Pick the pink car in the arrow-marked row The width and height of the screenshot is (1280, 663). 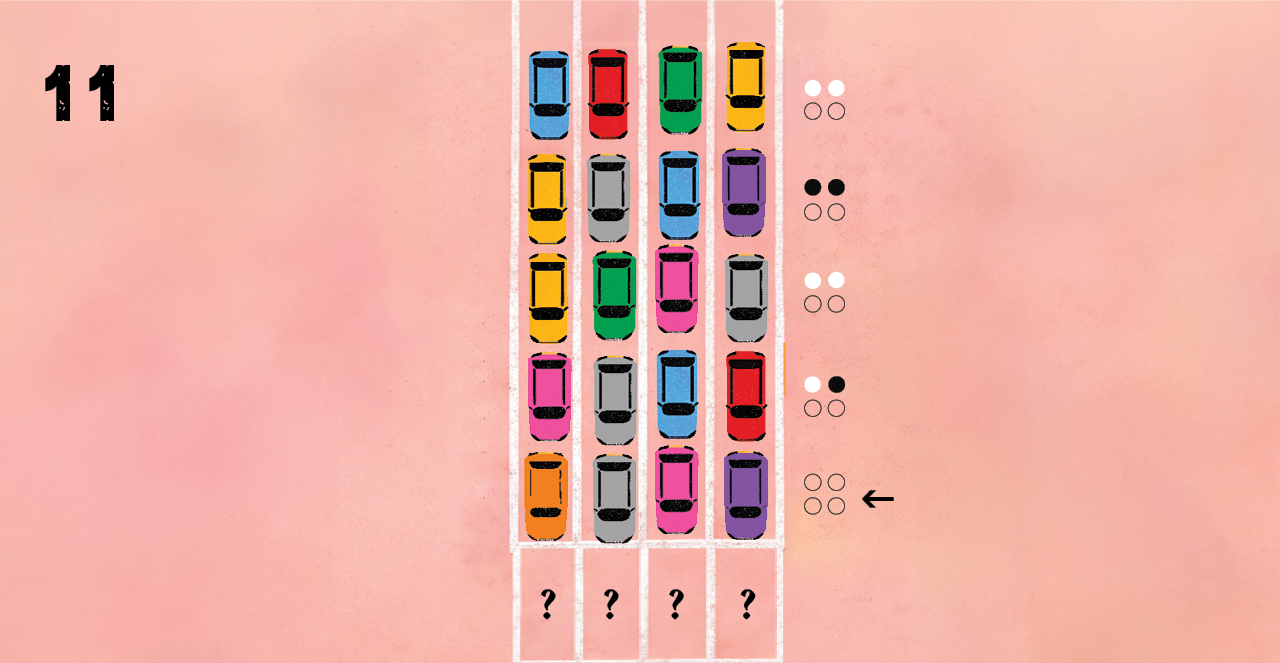pyautogui.click(x=677, y=490)
